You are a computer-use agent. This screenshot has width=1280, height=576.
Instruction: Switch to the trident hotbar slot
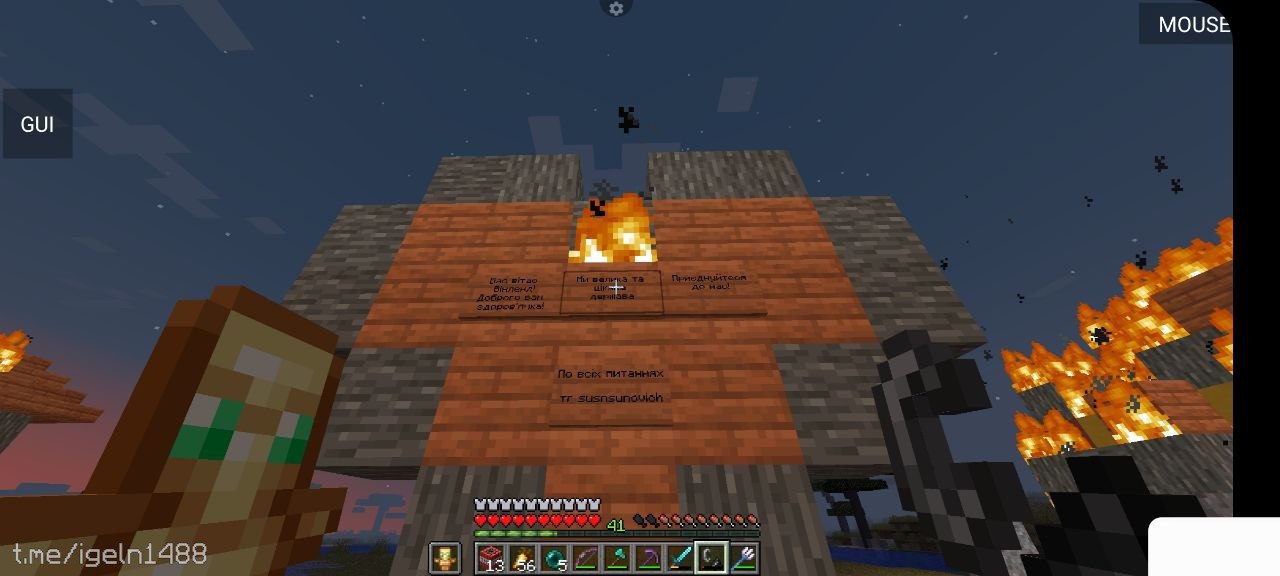click(742, 557)
